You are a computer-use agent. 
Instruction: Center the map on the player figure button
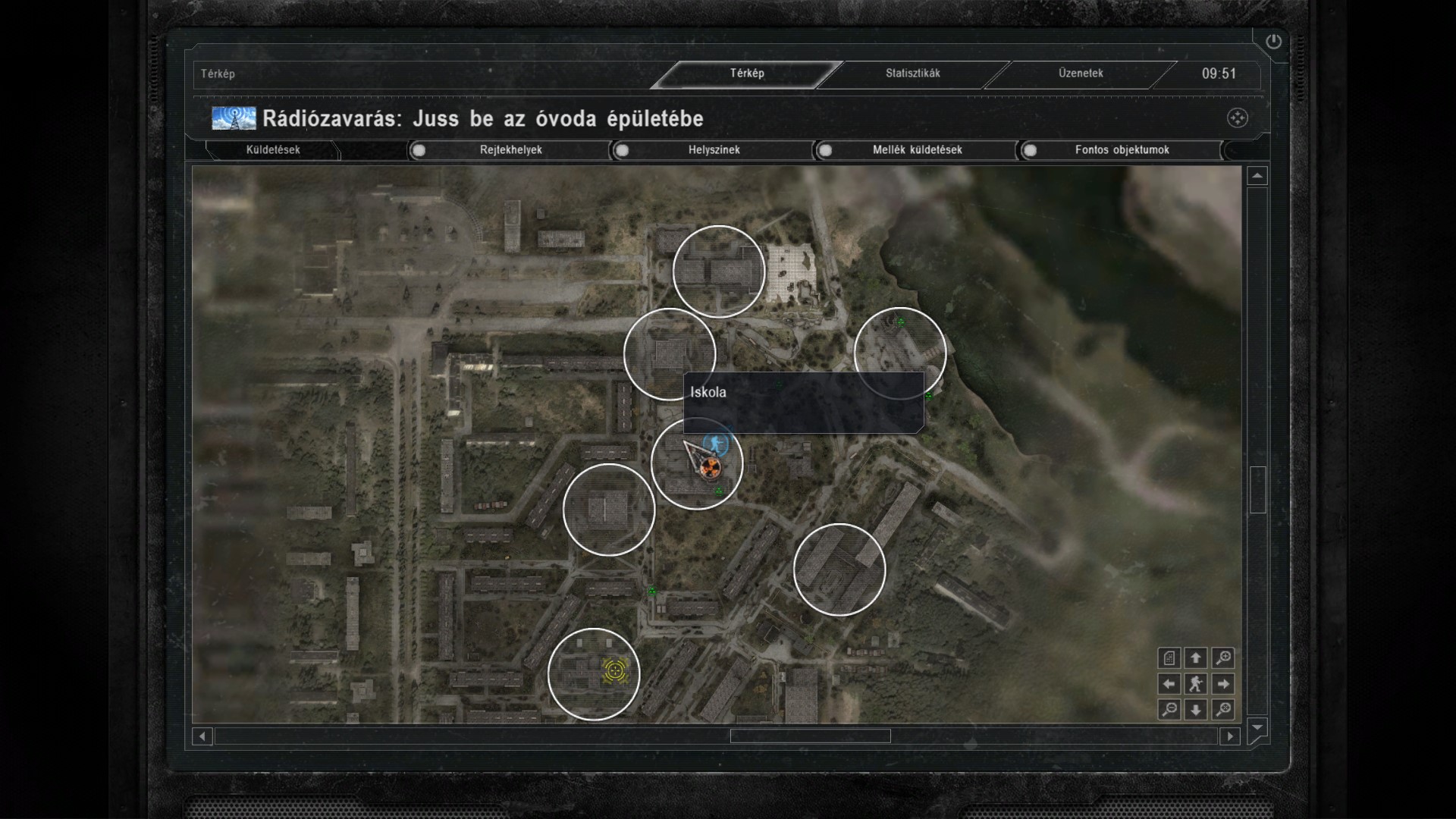(x=1196, y=684)
